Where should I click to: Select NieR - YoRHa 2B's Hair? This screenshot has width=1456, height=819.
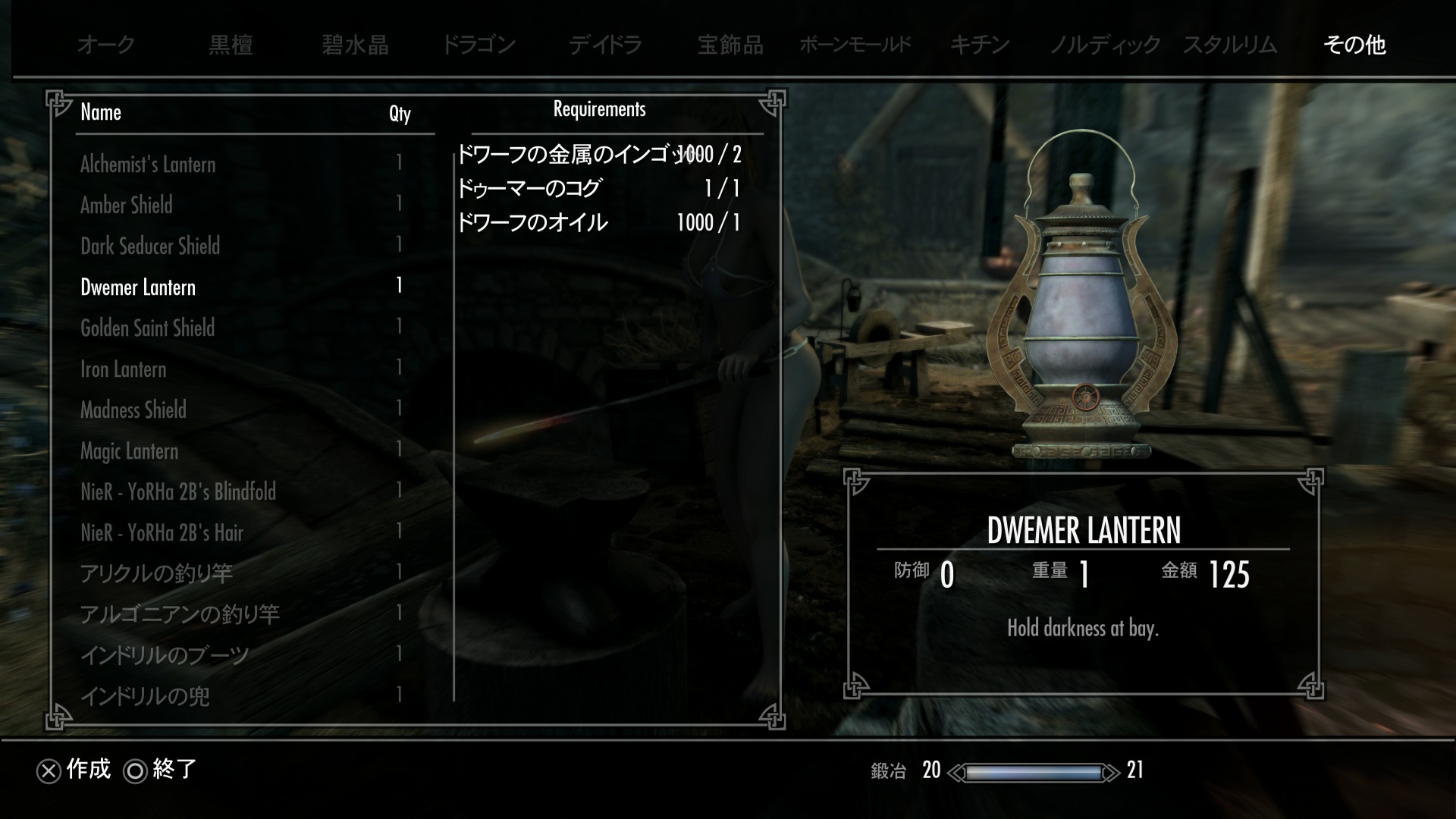pos(162,532)
